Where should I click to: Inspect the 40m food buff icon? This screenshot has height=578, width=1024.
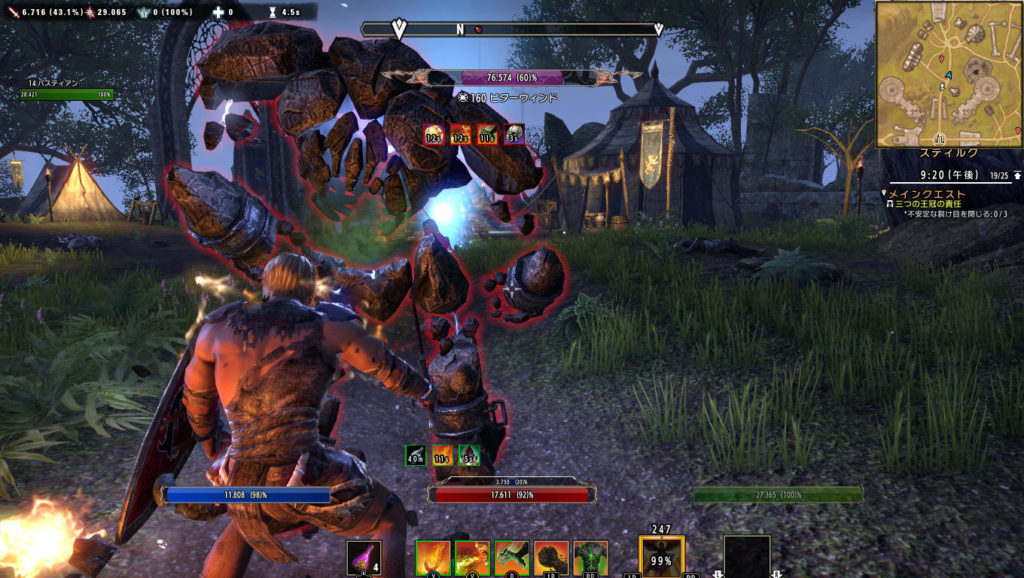[416, 456]
